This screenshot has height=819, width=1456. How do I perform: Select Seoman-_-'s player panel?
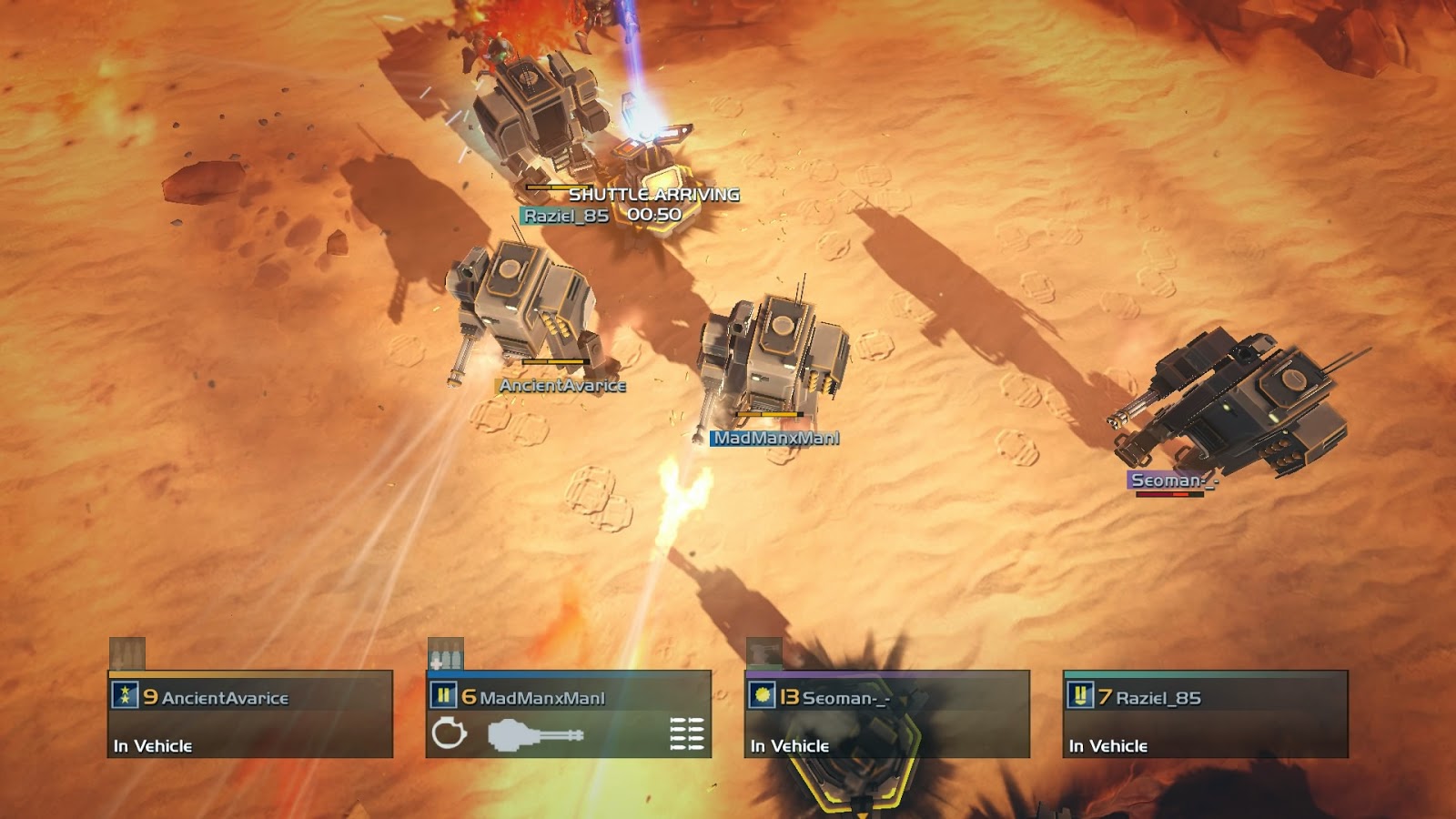(887, 715)
